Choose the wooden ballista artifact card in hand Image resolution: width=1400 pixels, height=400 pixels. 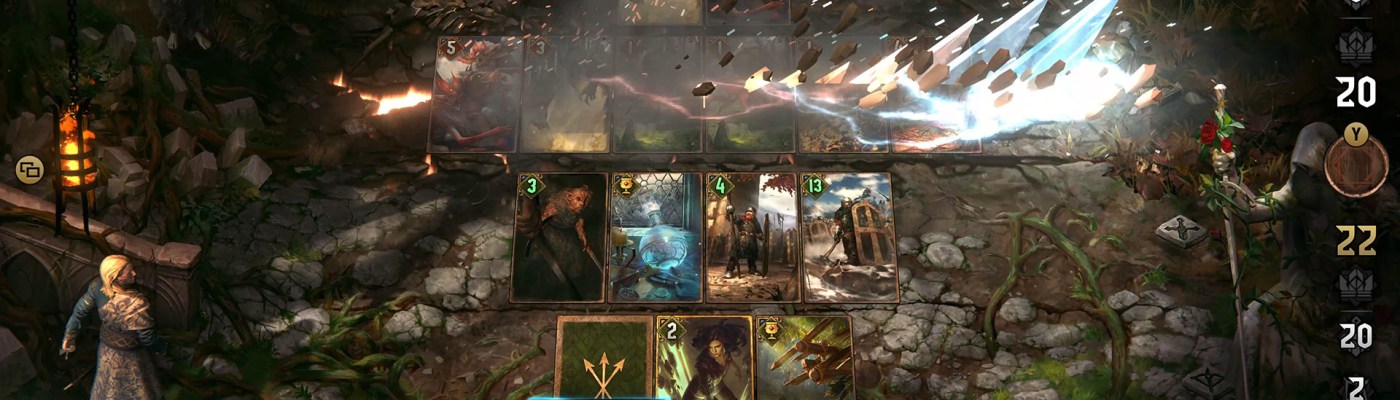tap(803, 358)
